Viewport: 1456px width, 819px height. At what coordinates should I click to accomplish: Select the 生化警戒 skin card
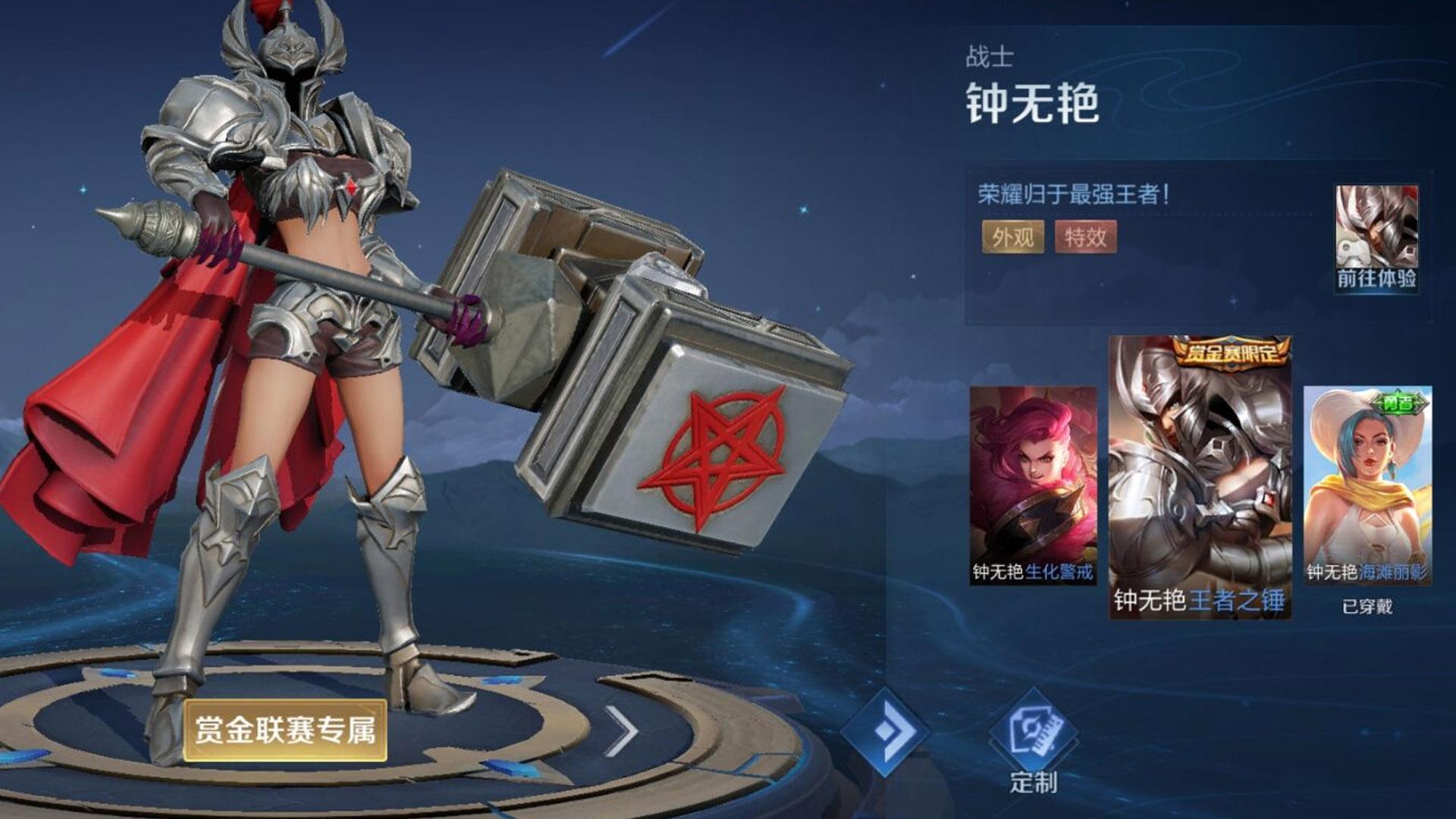point(1033,485)
